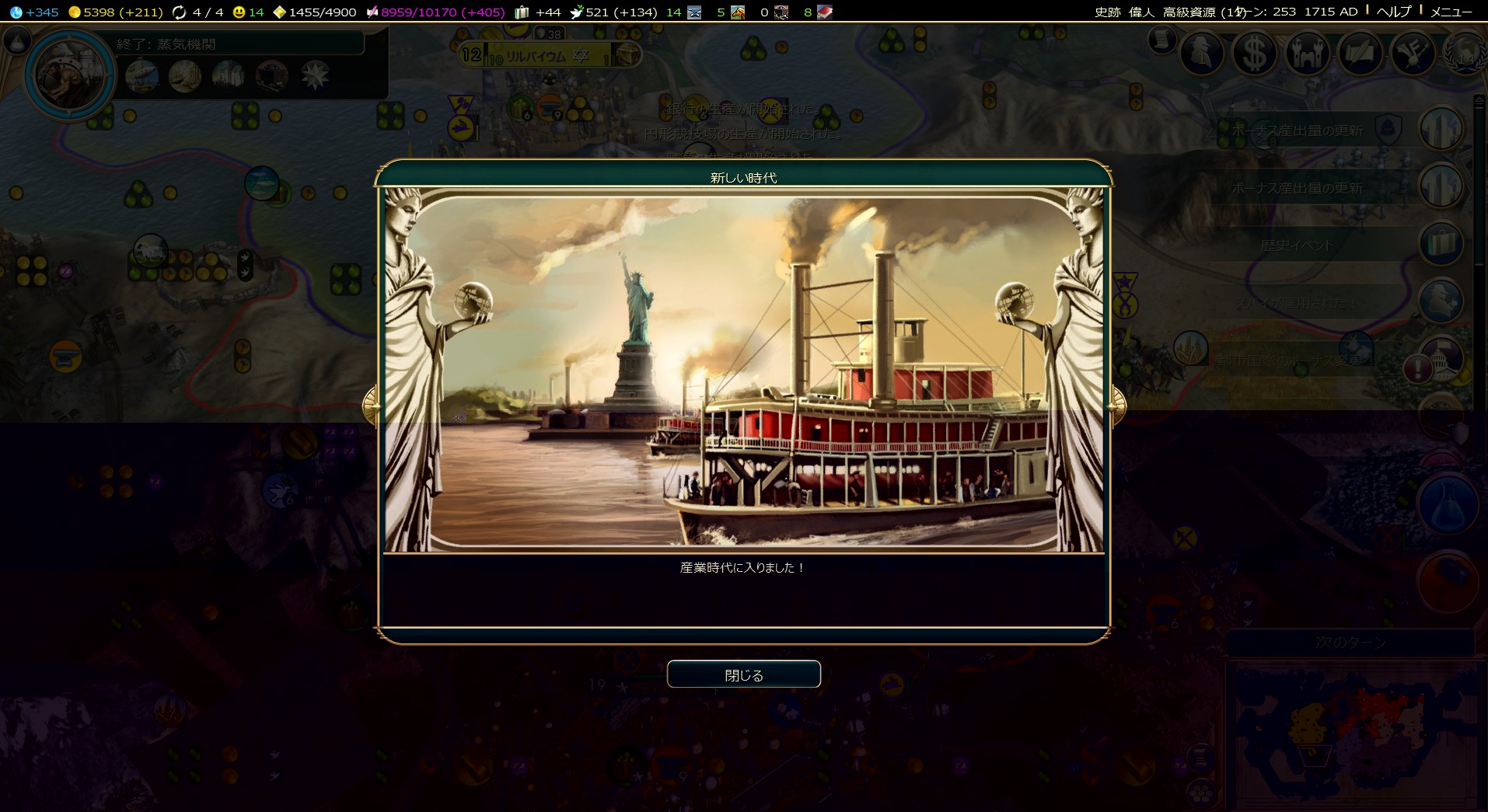Image resolution: width=1488 pixels, height=812 pixels.
Task: Open the castle icon overview
Action: (1307, 54)
